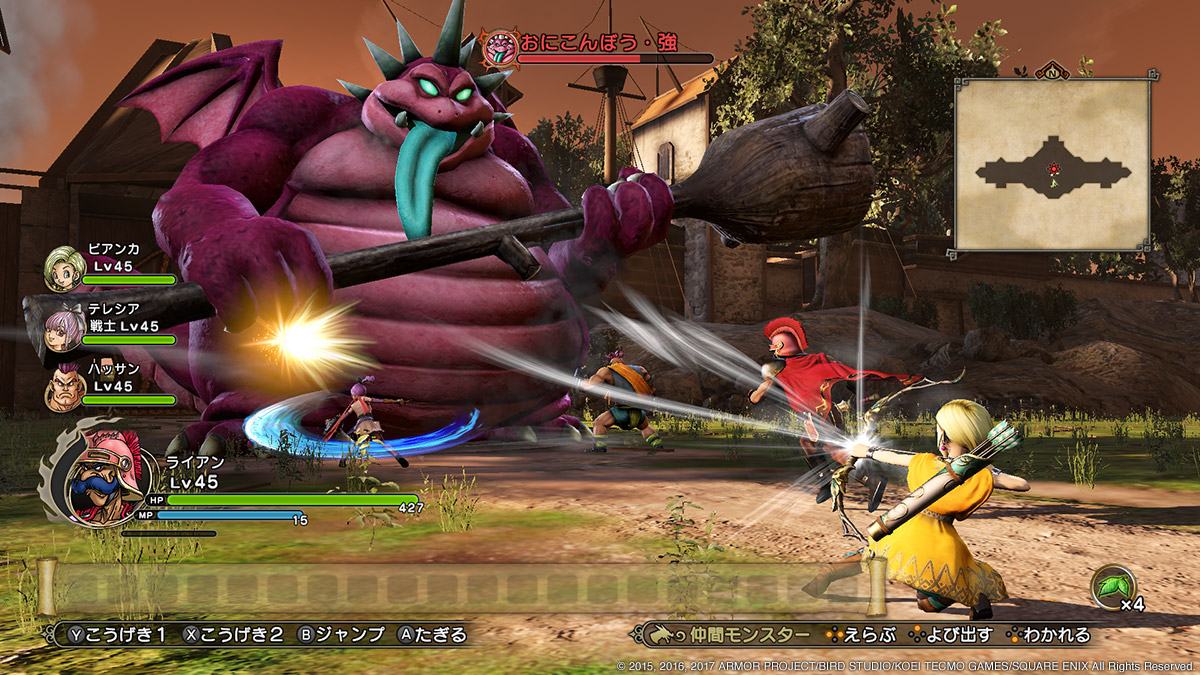Select the boss enemy face icon
Viewport: 1200px width, 675px height.
[497, 45]
